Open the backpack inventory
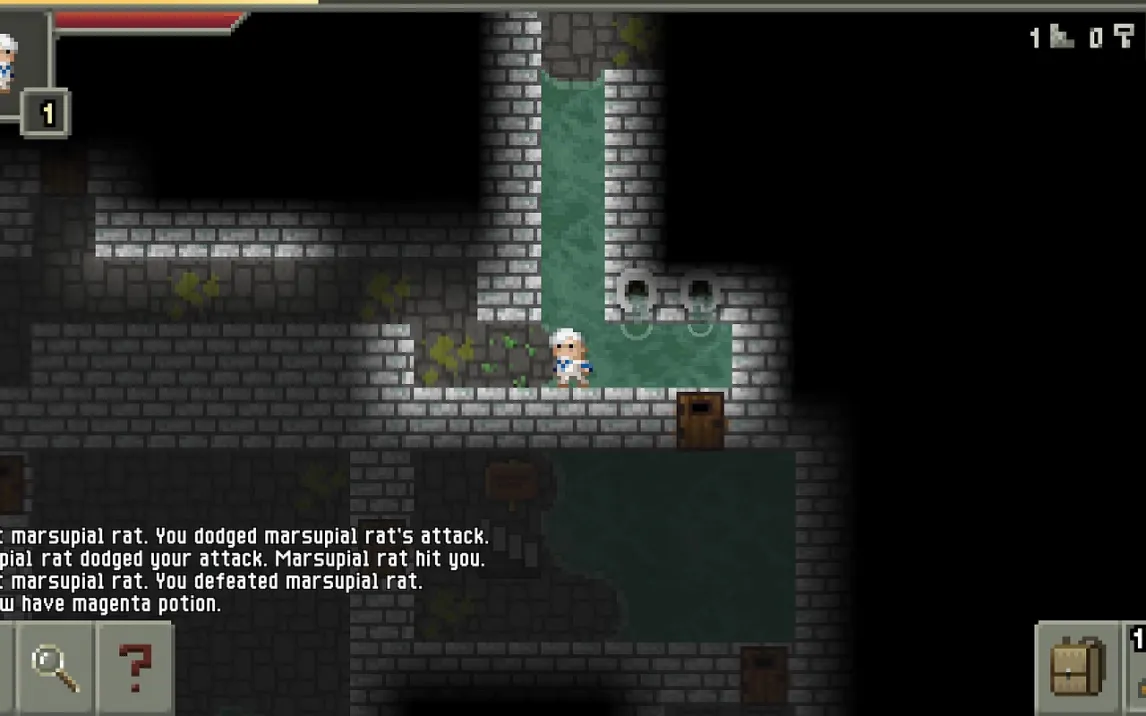The image size is (1146, 716). coord(1077,667)
